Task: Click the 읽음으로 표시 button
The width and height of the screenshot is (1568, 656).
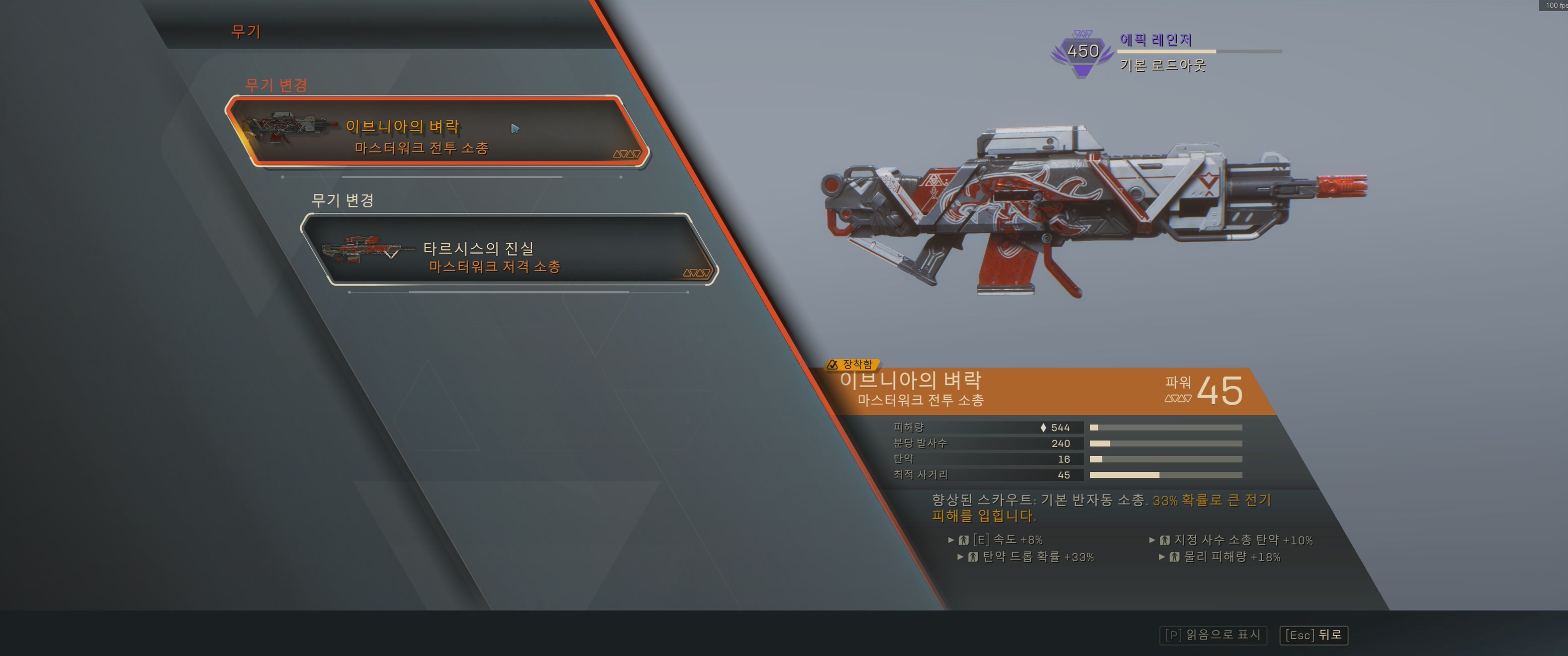Action: 1212,635
